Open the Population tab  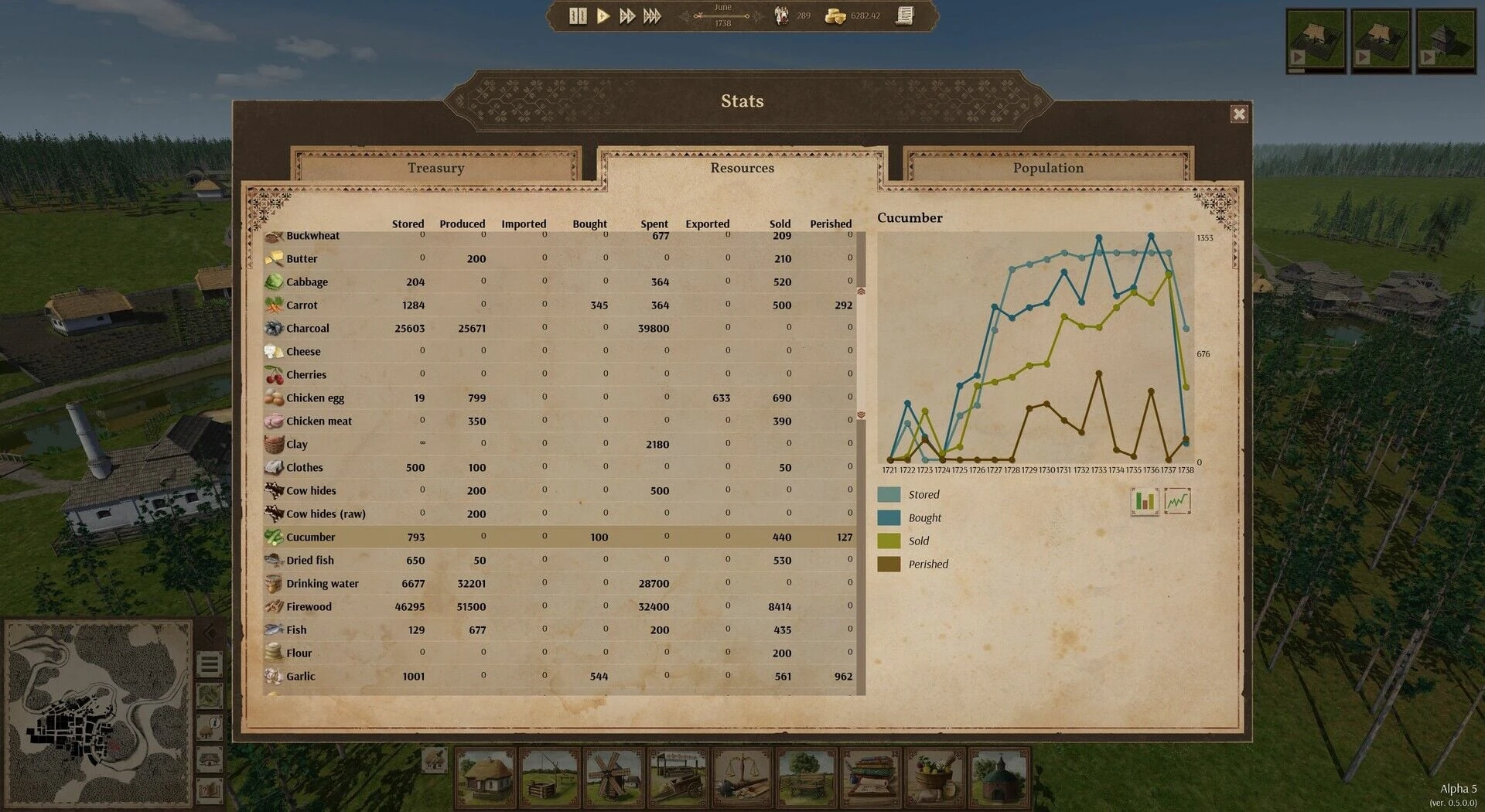coord(1048,168)
